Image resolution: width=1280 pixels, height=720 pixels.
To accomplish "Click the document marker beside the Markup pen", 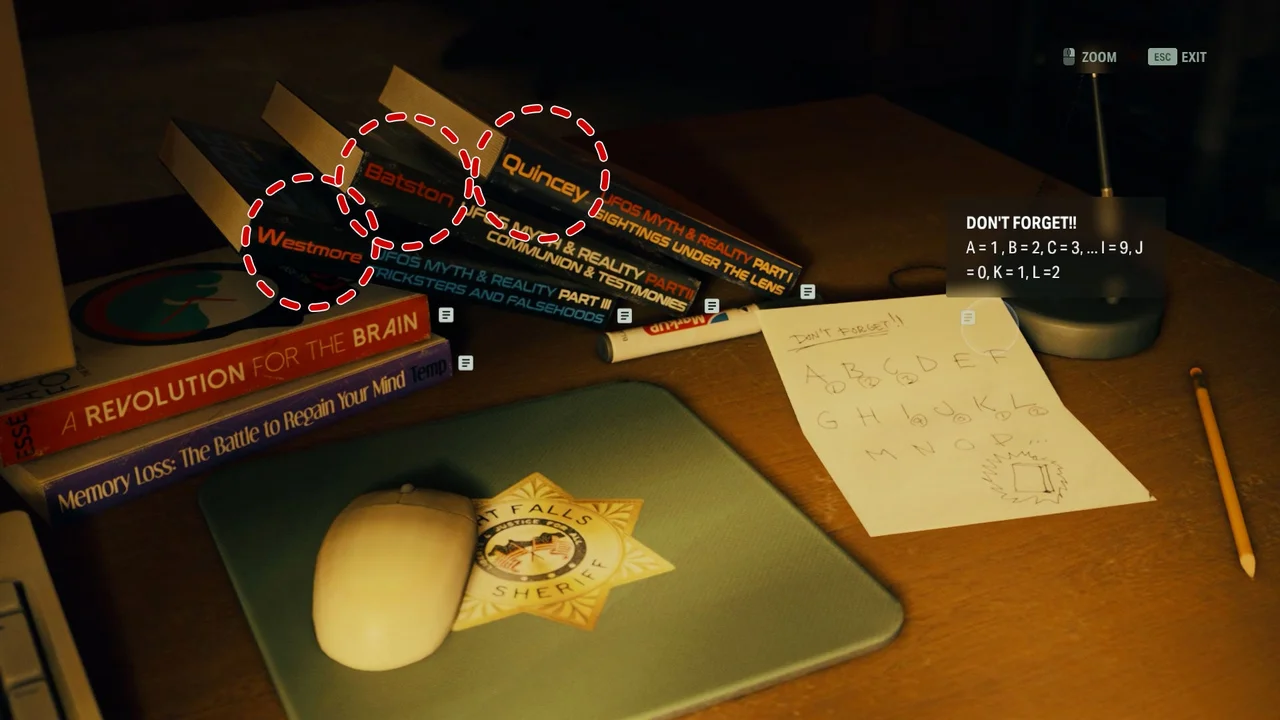I will pos(711,305).
